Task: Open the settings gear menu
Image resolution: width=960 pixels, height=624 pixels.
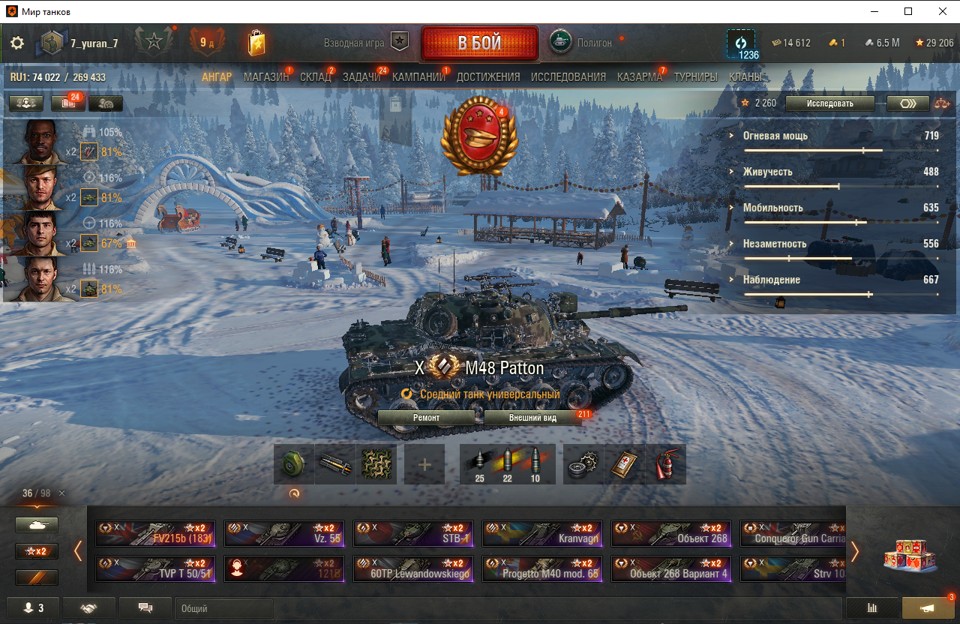Action: coord(17,43)
